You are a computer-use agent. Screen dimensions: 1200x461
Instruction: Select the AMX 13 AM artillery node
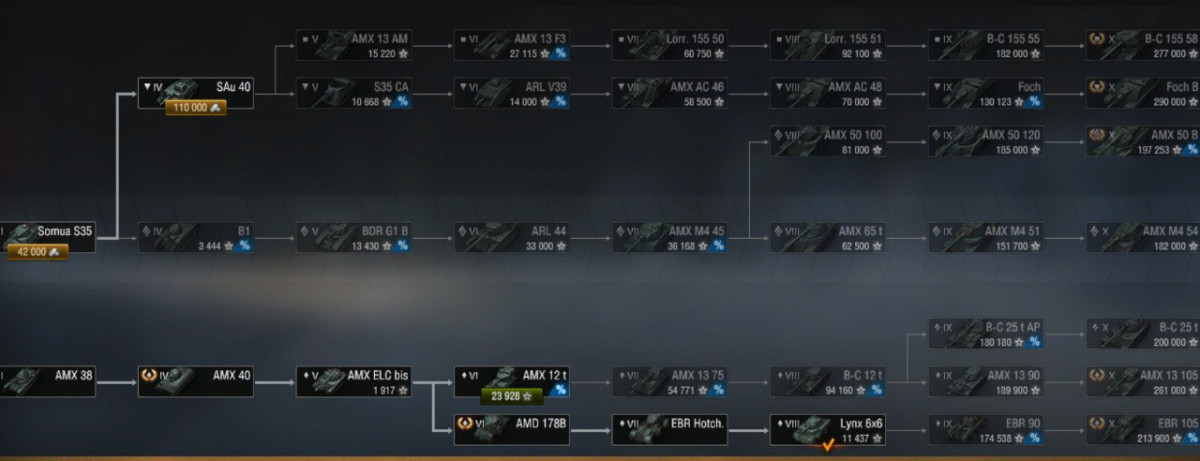[x=353, y=46]
